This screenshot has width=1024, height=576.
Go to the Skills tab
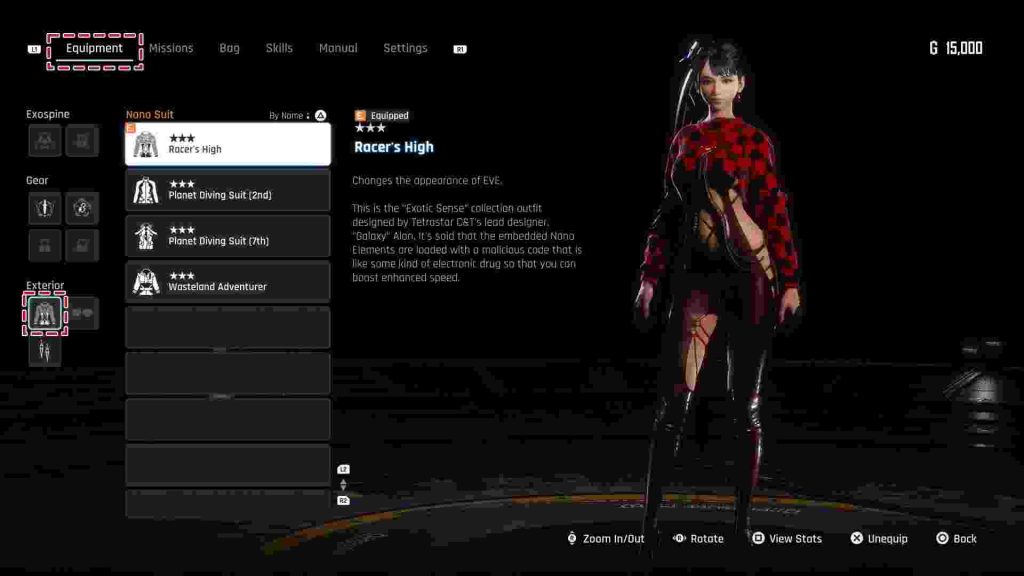click(279, 48)
